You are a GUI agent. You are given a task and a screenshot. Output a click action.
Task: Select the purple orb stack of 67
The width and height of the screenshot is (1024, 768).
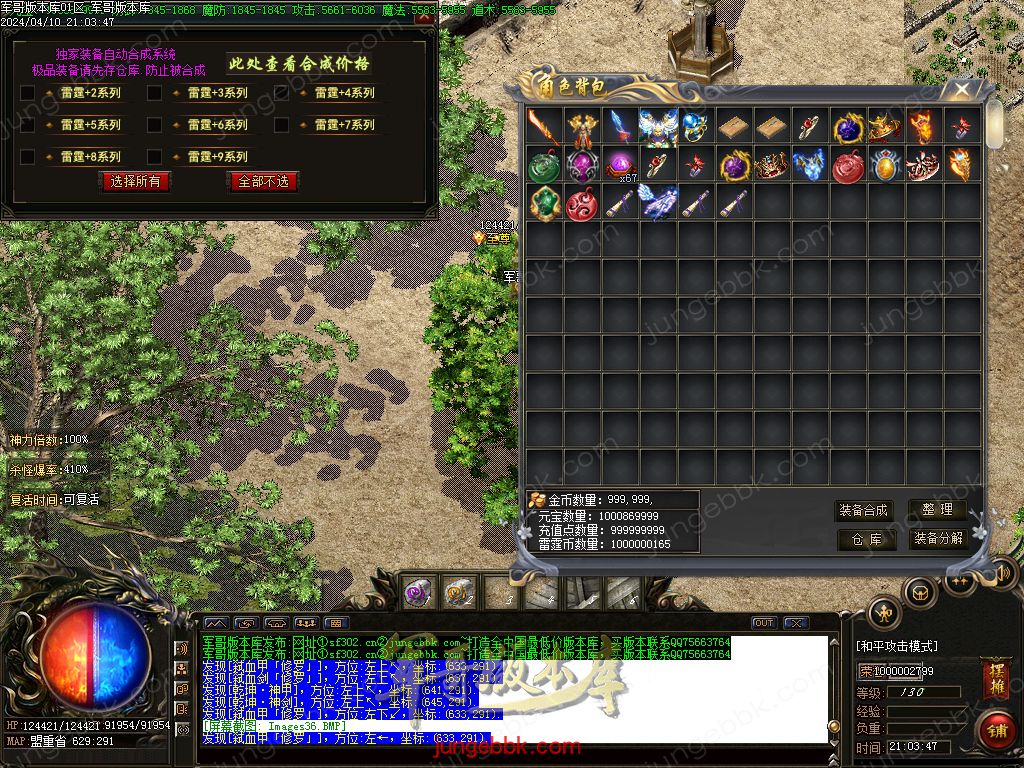click(x=620, y=164)
